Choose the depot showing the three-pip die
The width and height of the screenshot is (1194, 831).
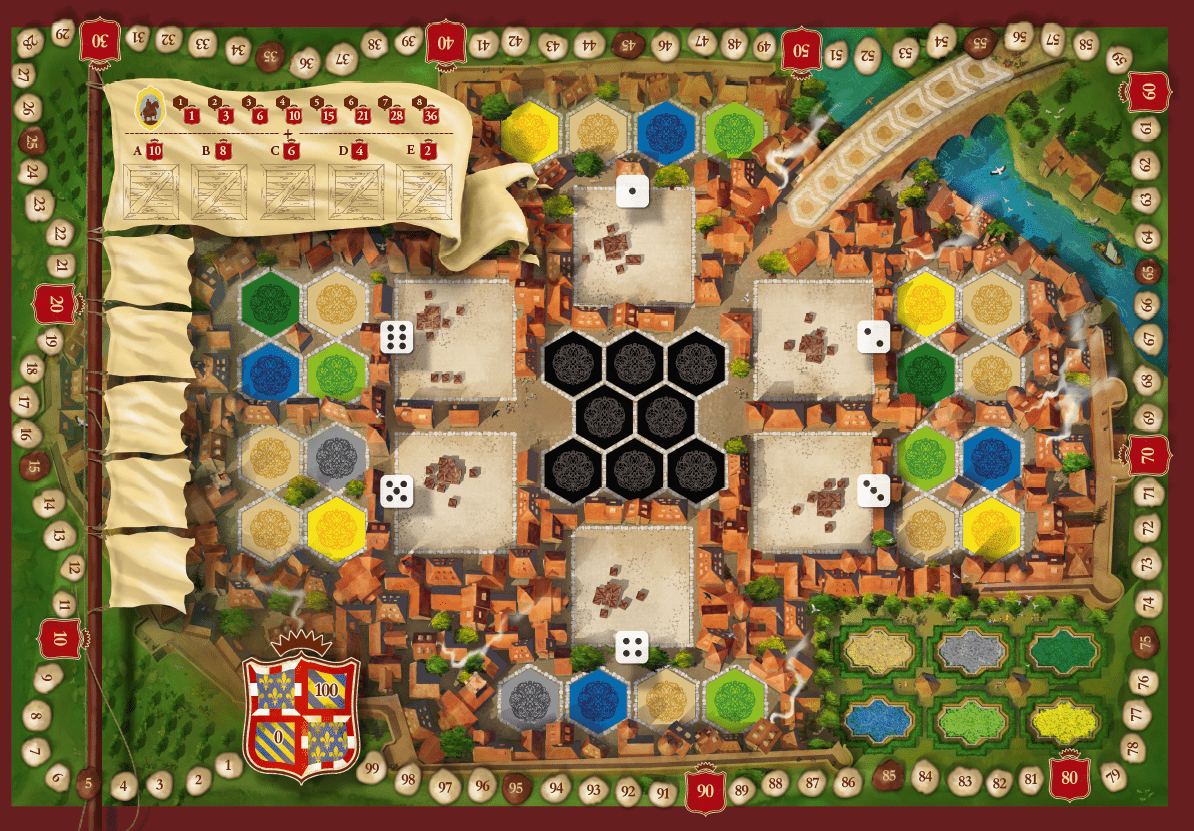tap(813, 492)
